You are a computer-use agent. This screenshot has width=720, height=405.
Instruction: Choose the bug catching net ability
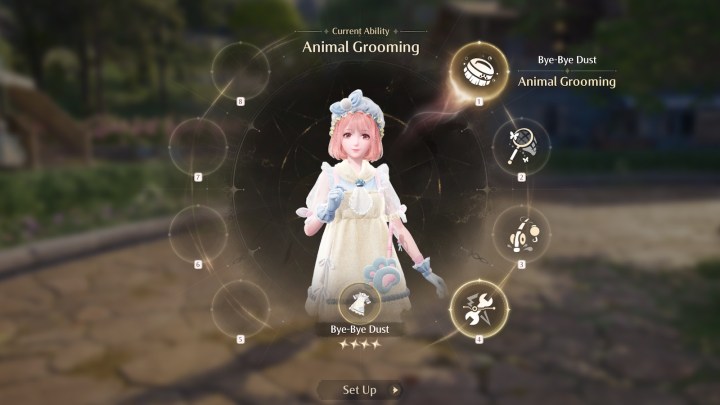pos(521,146)
